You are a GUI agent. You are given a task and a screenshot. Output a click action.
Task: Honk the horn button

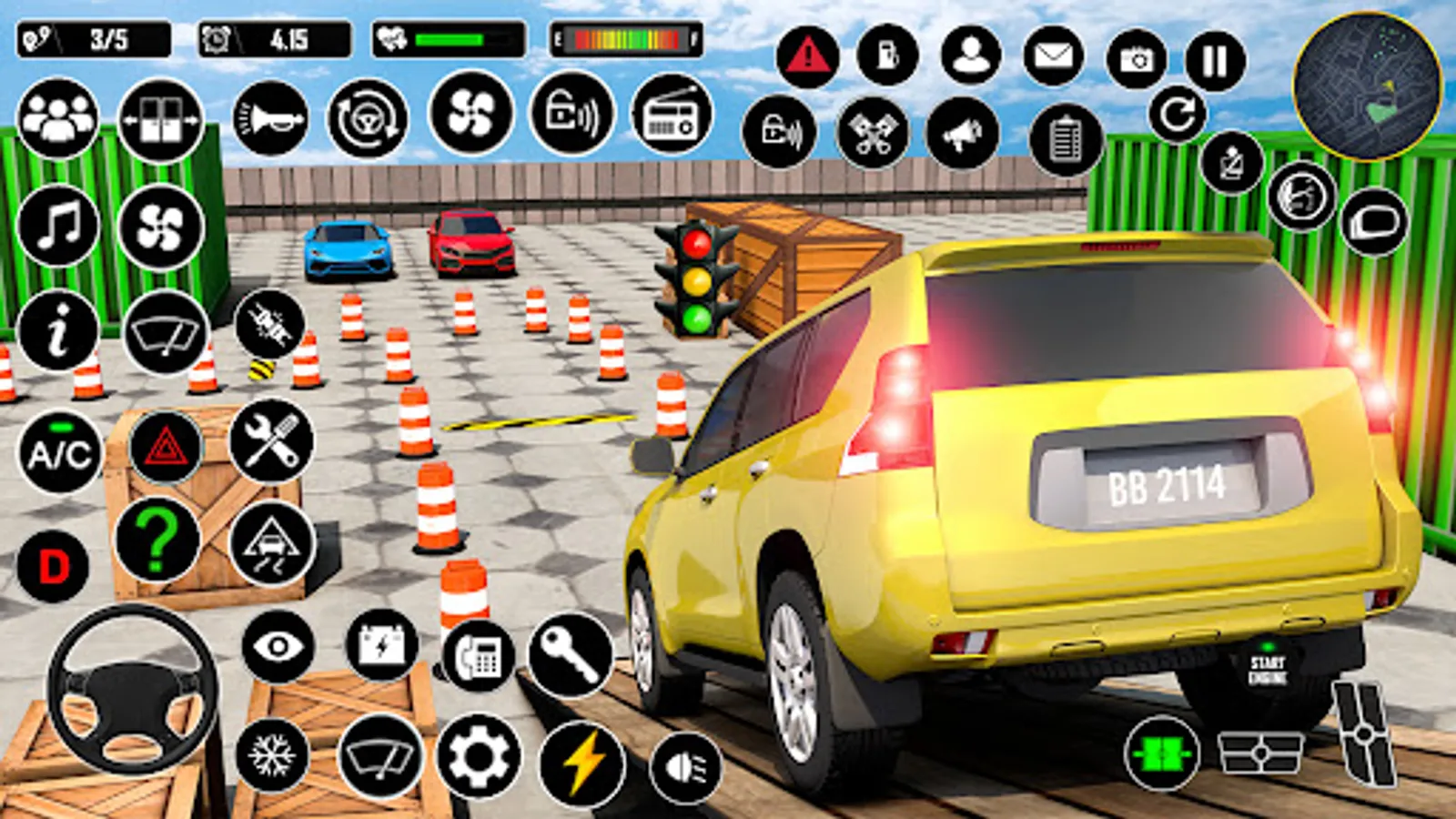270,118
